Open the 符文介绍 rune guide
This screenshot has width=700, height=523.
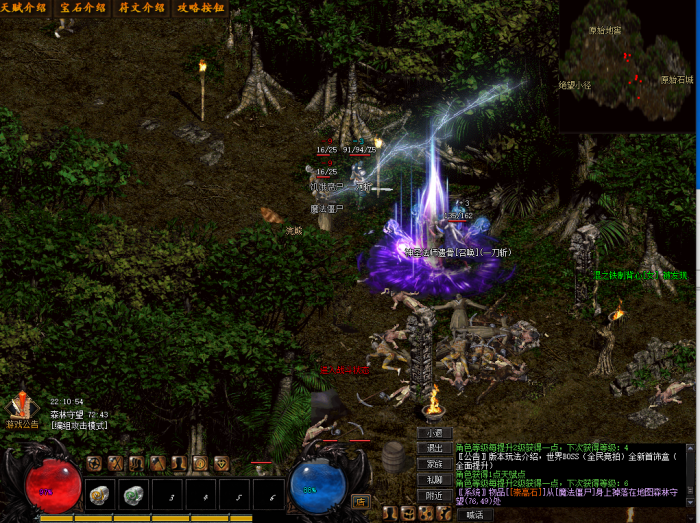coord(142,8)
